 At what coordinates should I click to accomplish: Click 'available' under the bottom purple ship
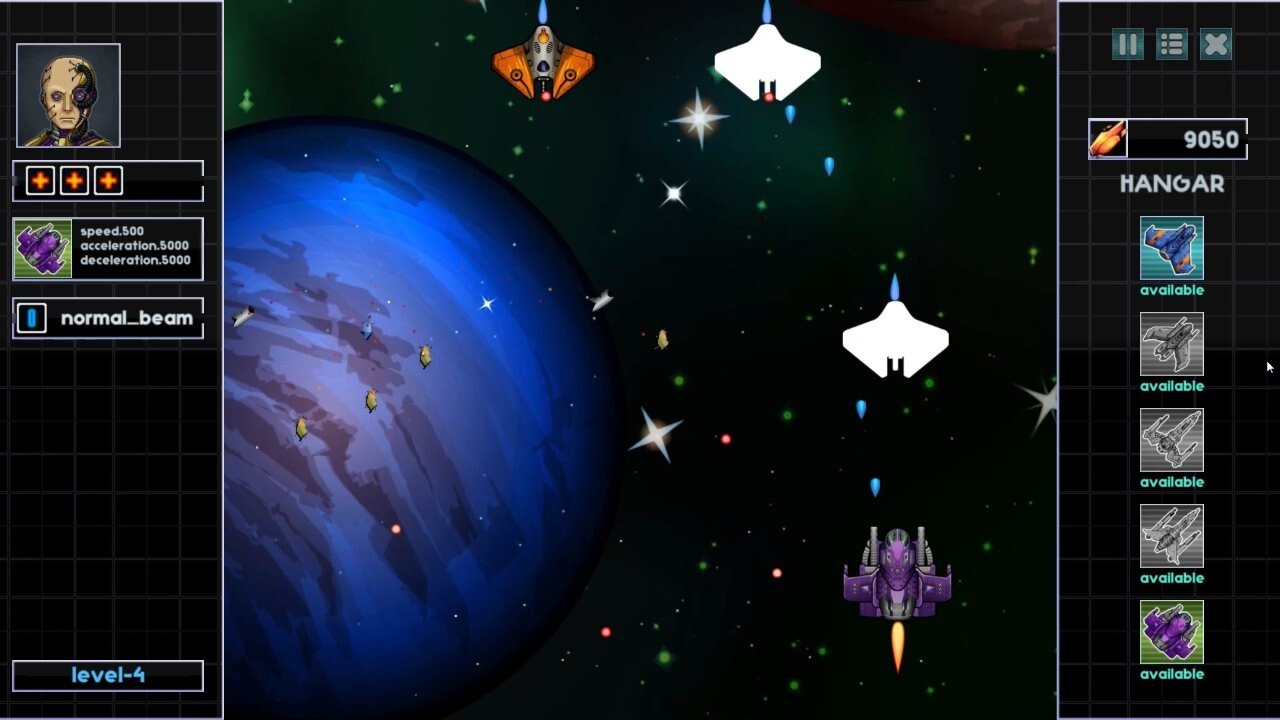(1171, 674)
